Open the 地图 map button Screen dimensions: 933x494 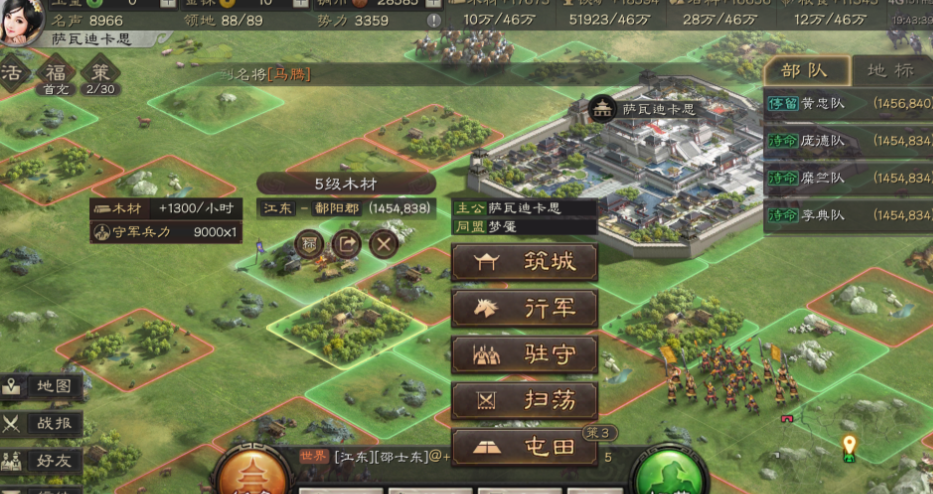[x=42, y=386]
